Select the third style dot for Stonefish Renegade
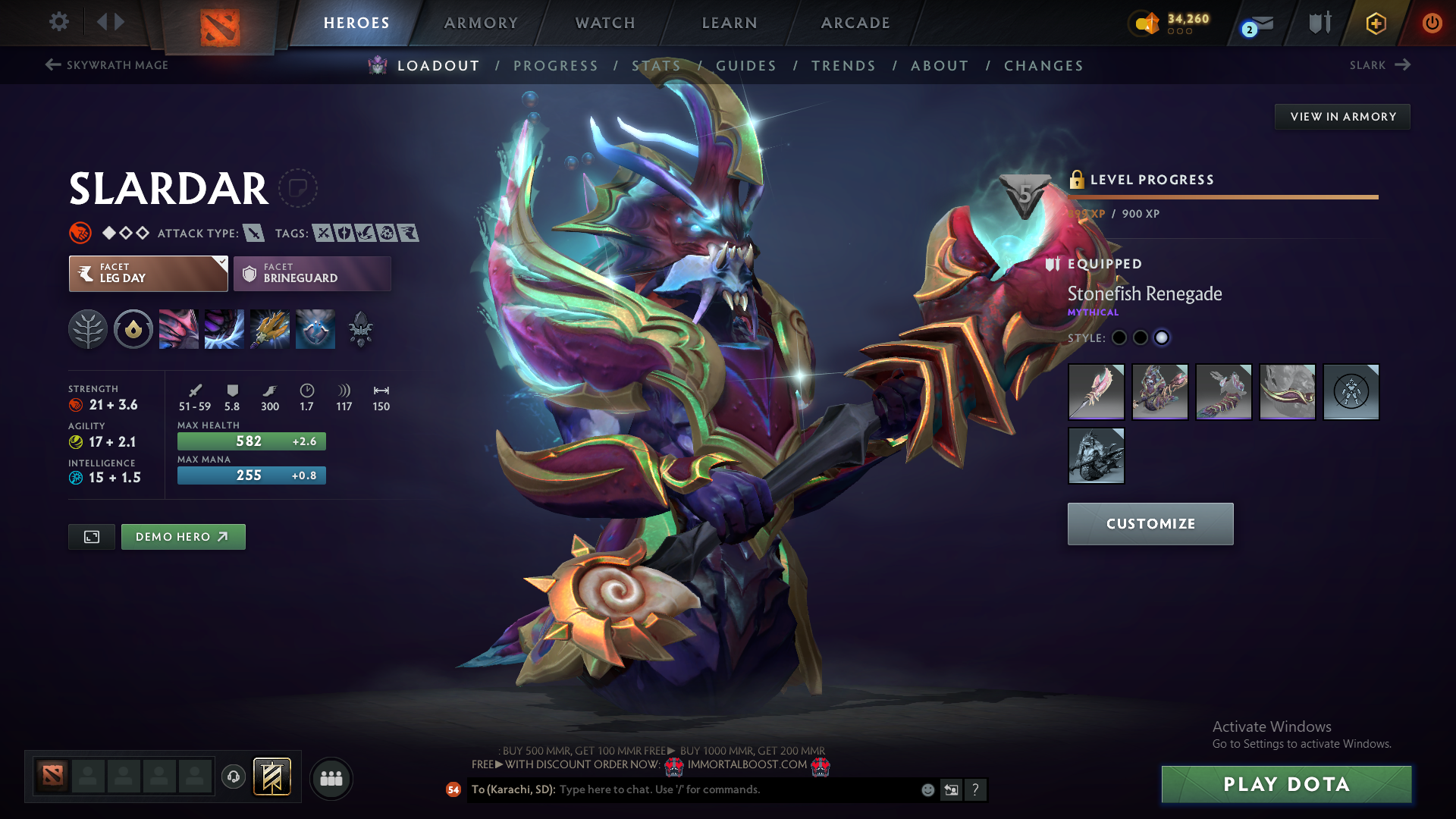The width and height of the screenshot is (1456, 819). 1162,338
